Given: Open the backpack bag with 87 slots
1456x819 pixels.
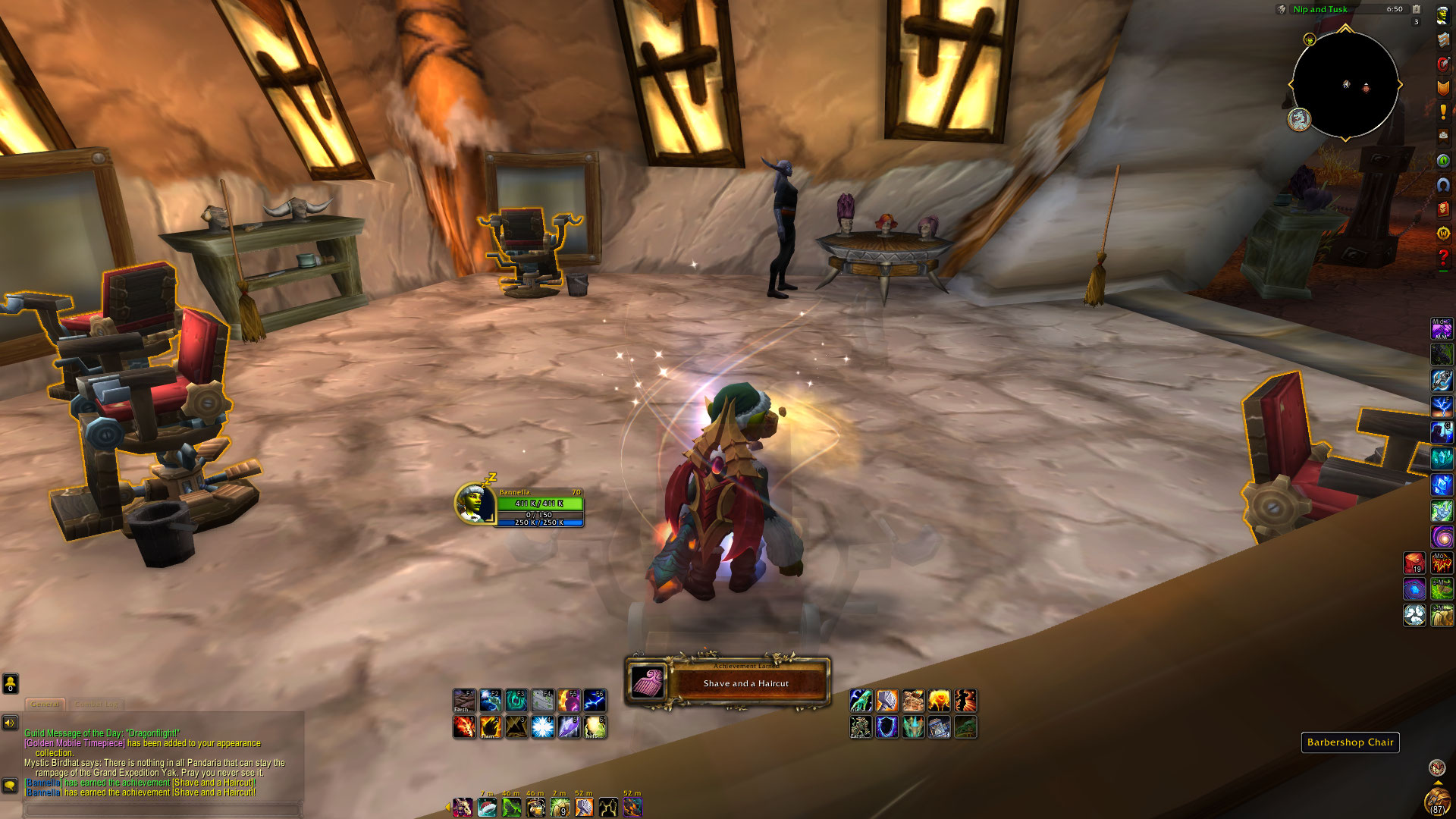Looking at the screenshot, I should tap(1437, 801).
